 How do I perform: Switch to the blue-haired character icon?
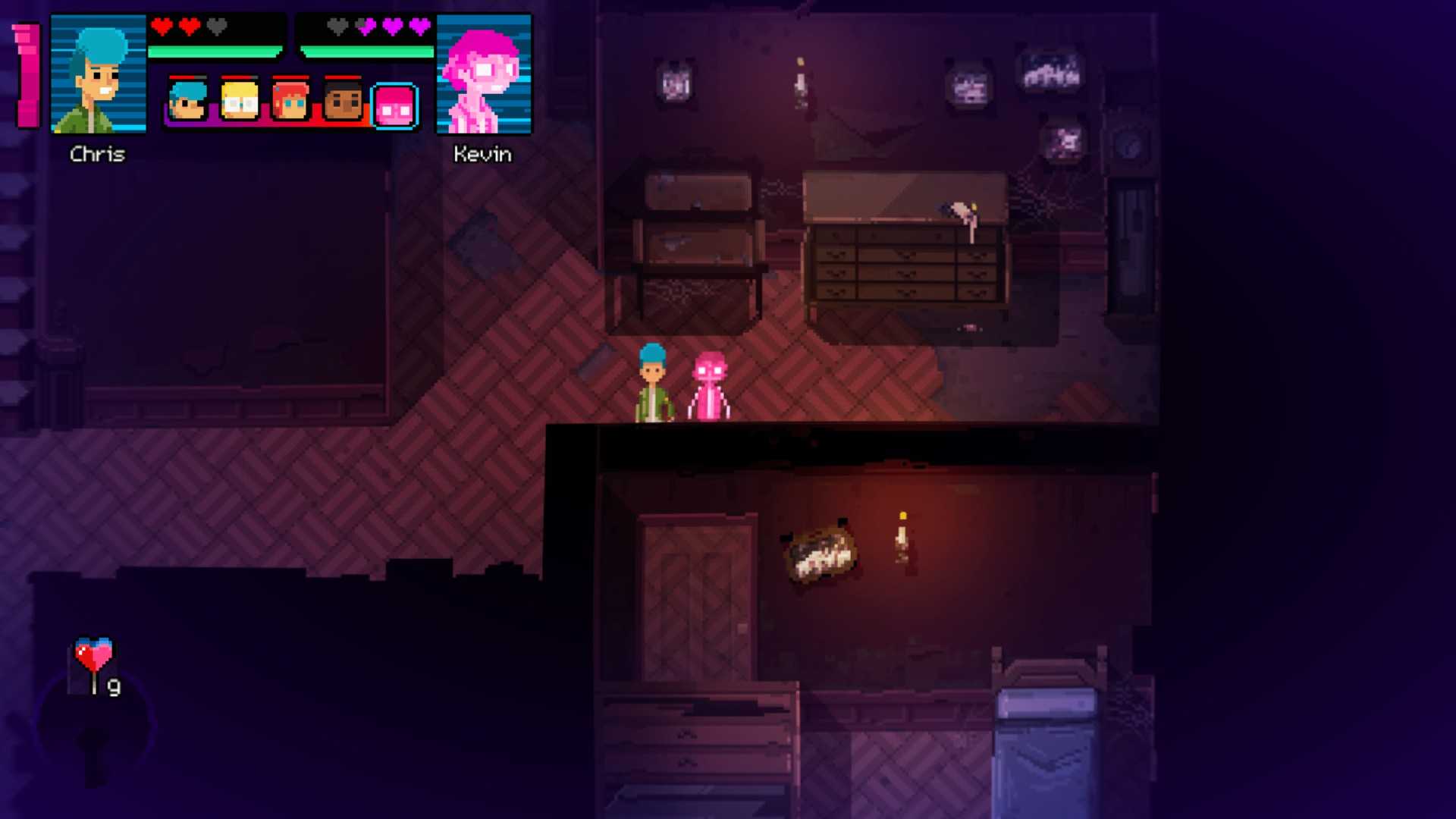coord(187,101)
